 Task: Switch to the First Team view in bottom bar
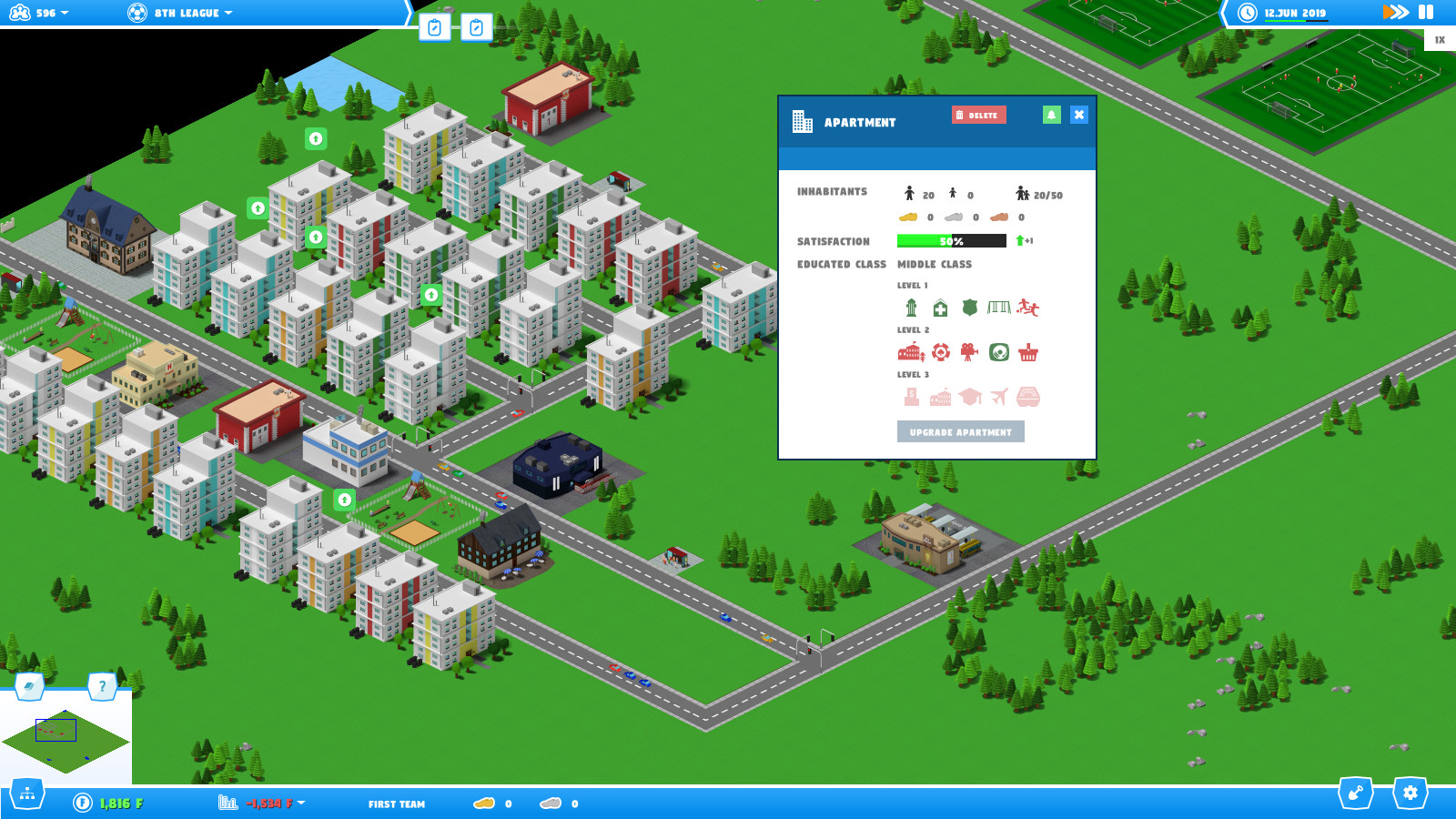pos(397,804)
